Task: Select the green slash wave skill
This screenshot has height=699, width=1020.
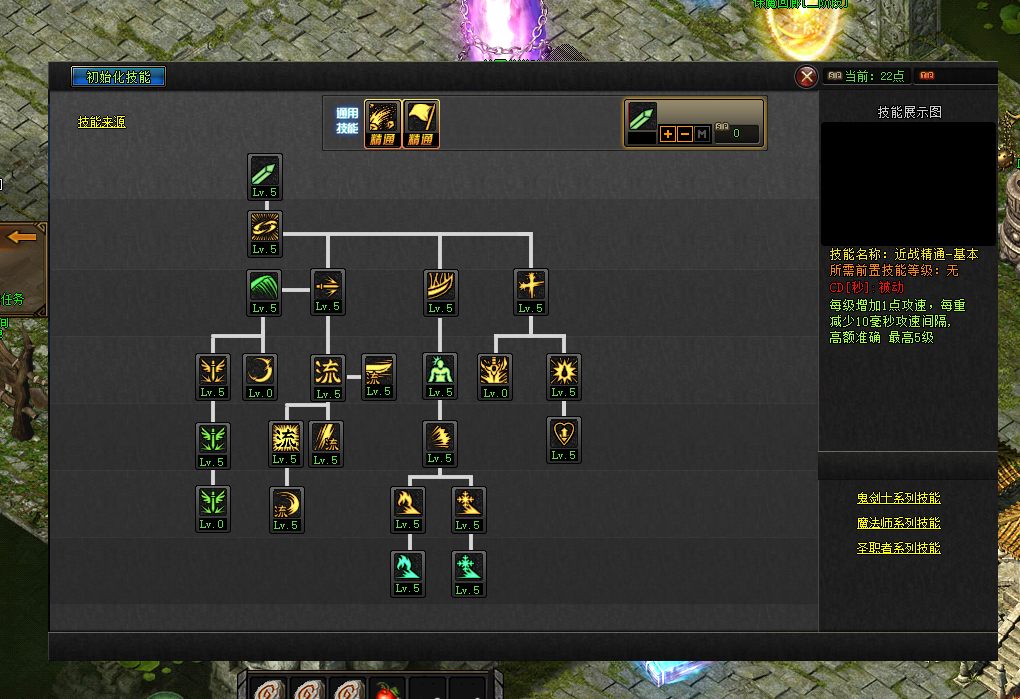Action: click(x=265, y=286)
